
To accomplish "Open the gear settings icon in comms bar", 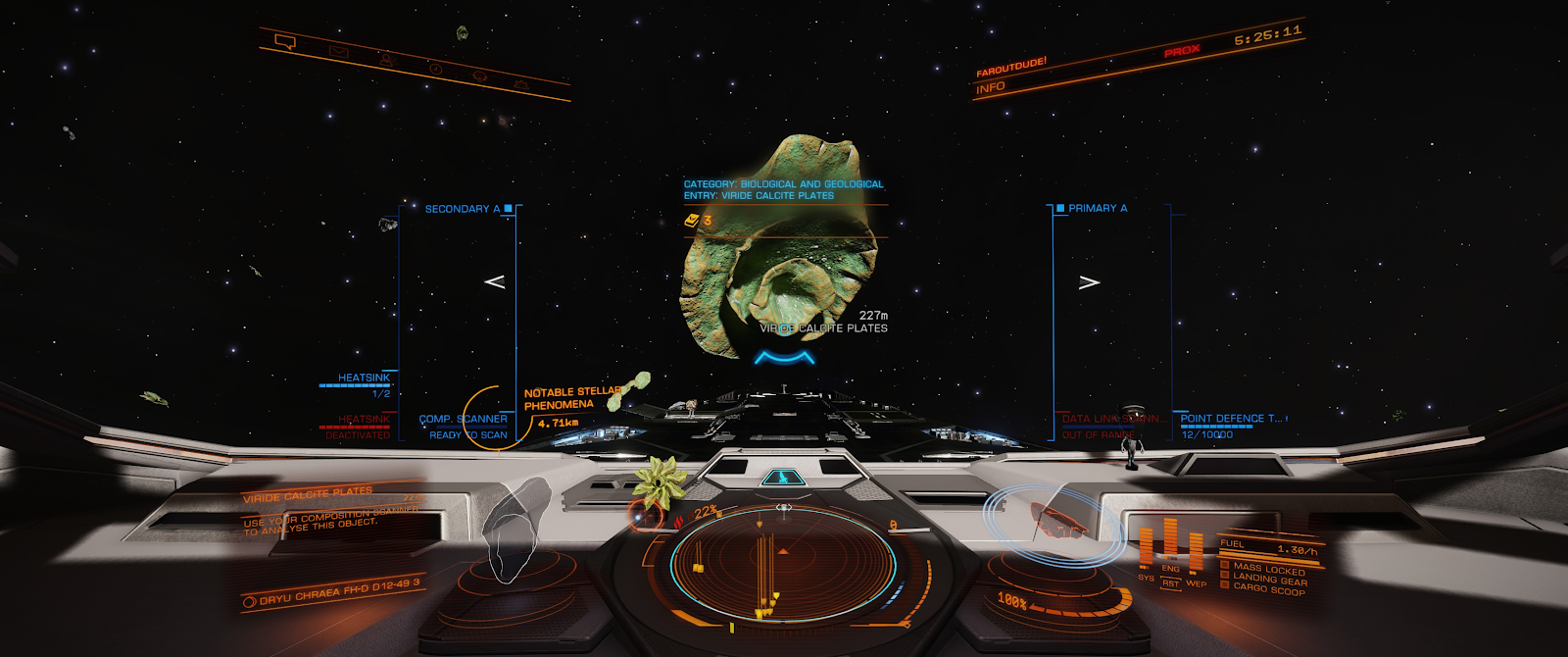I will coord(521,85).
